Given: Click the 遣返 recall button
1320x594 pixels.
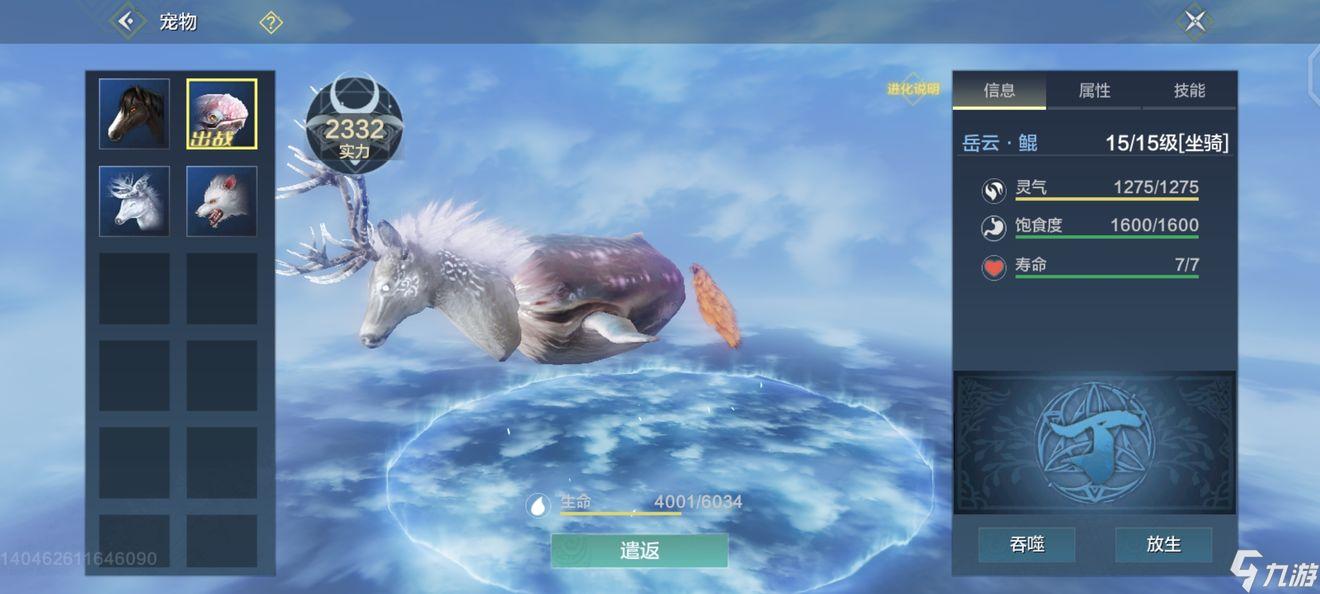Looking at the screenshot, I should tap(640, 550).
